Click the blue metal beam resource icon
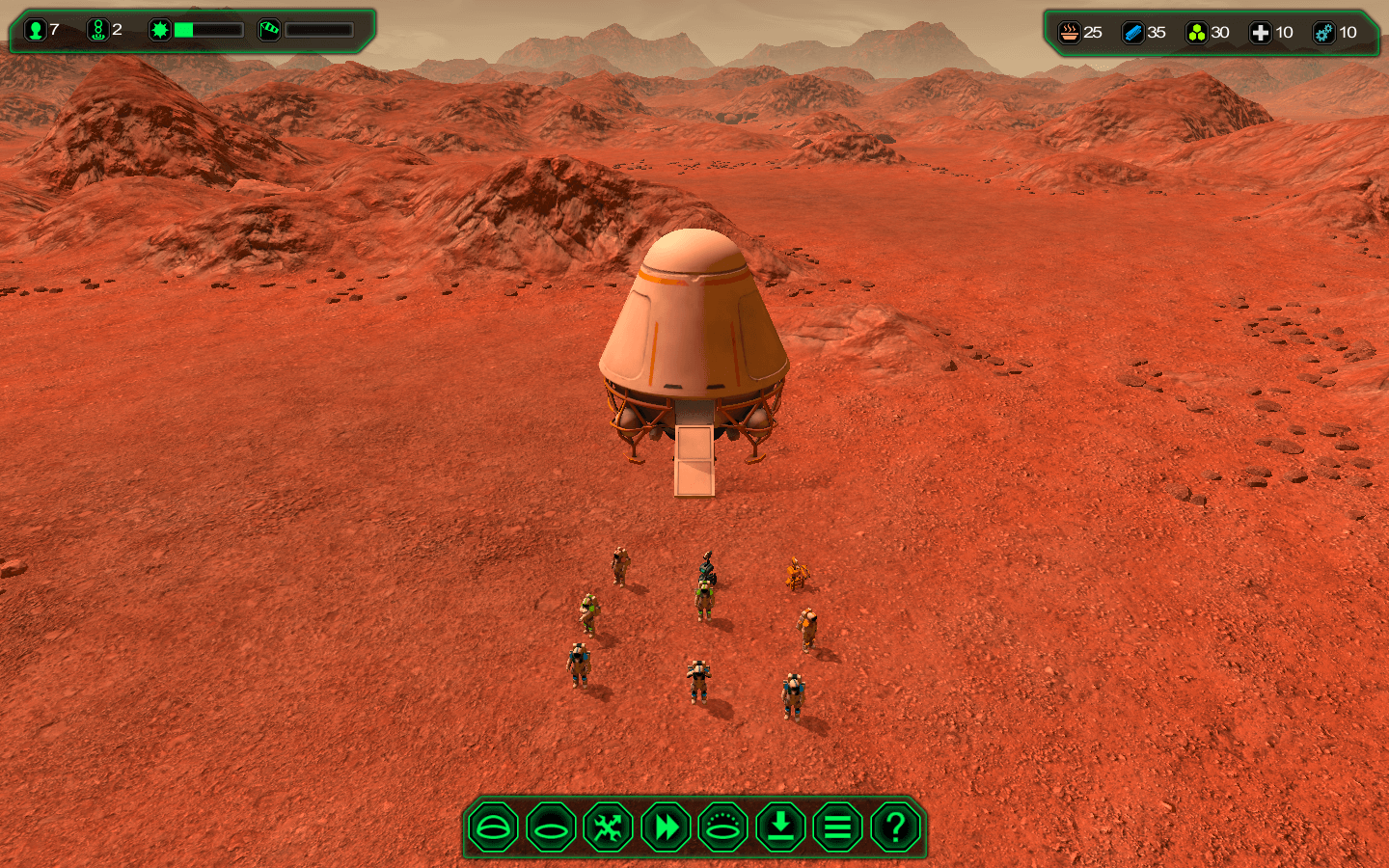Screen dimensions: 1389x868 click(1133, 33)
